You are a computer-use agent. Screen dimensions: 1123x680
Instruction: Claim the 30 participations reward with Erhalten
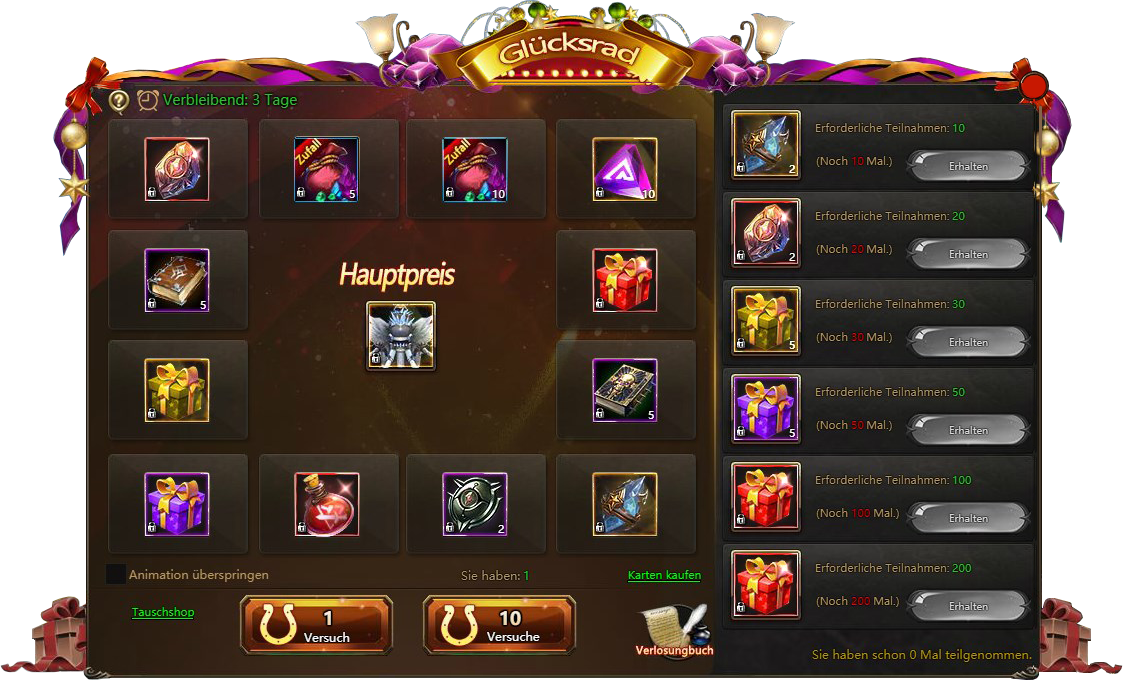point(967,342)
